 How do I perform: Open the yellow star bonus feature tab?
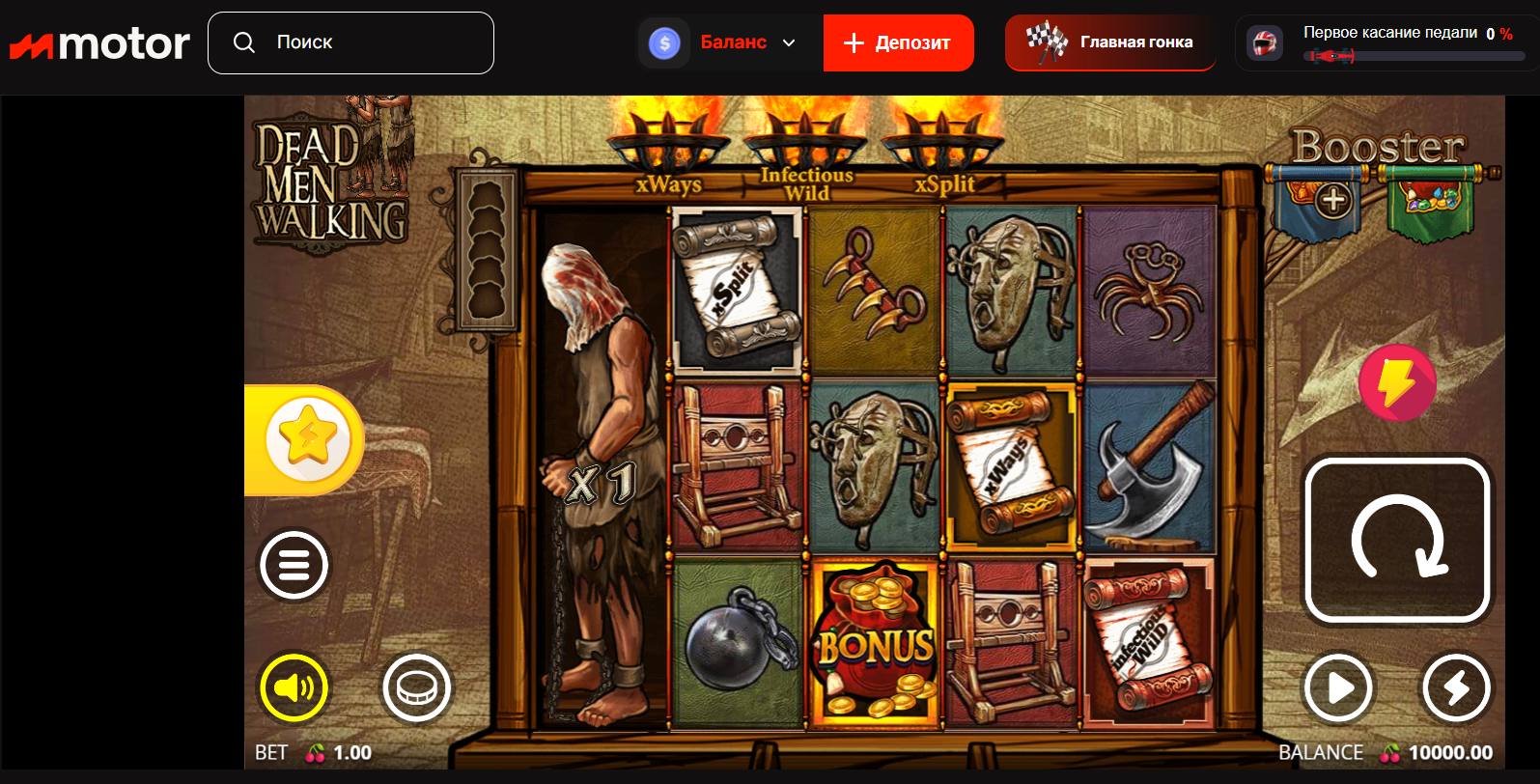click(x=307, y=439)
